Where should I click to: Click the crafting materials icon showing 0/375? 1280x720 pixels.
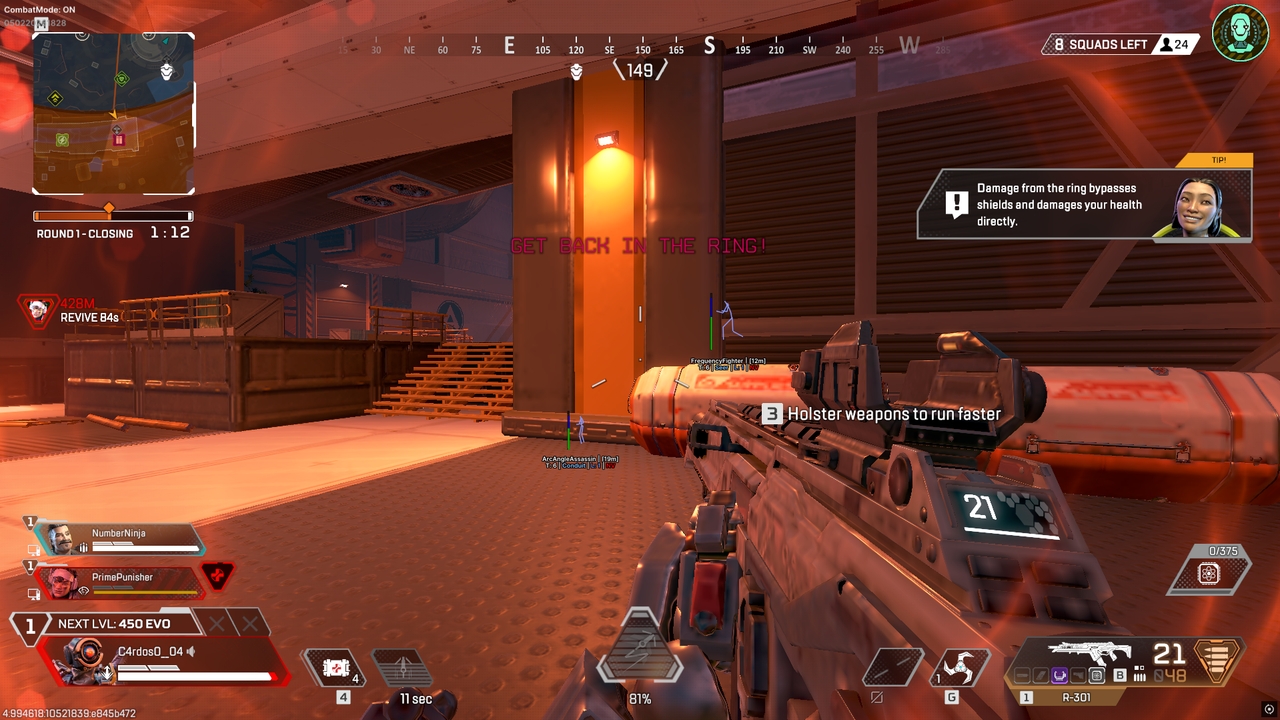click(1209, 571)
